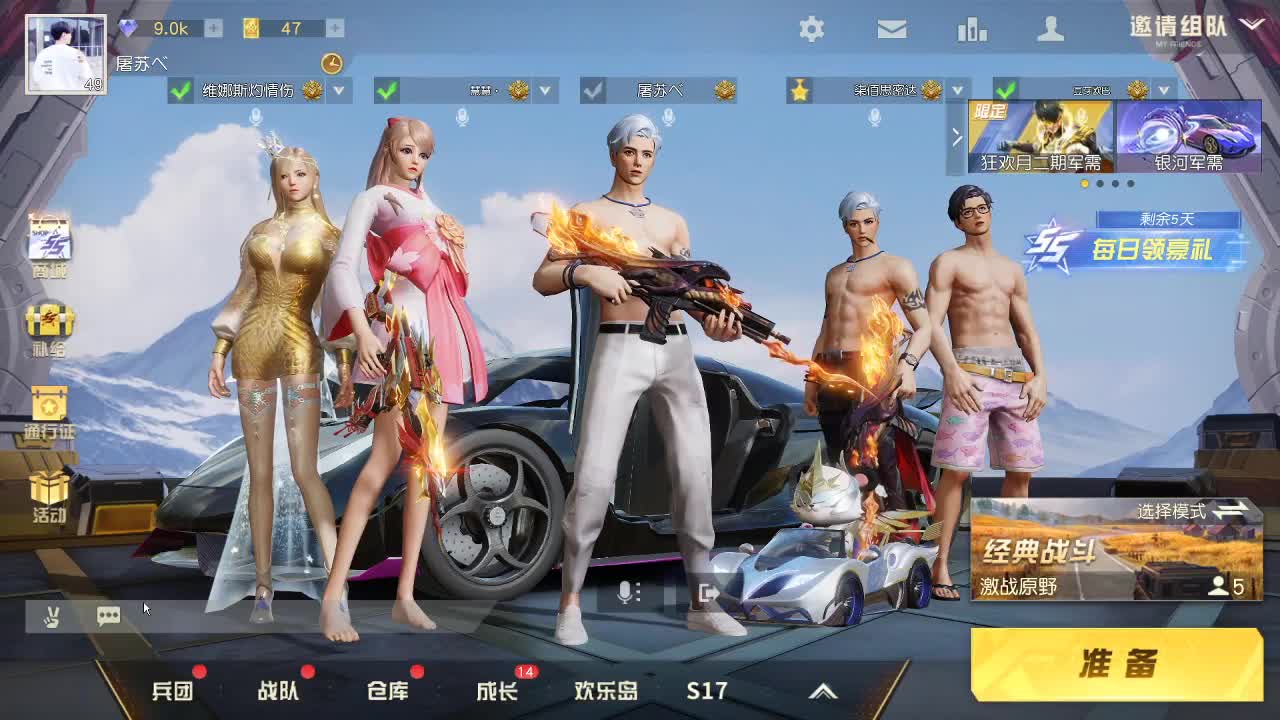Click the victory gesture emote icon
Image resolution: width=1280 pixels, height=720 pixels.
[54, 616]
